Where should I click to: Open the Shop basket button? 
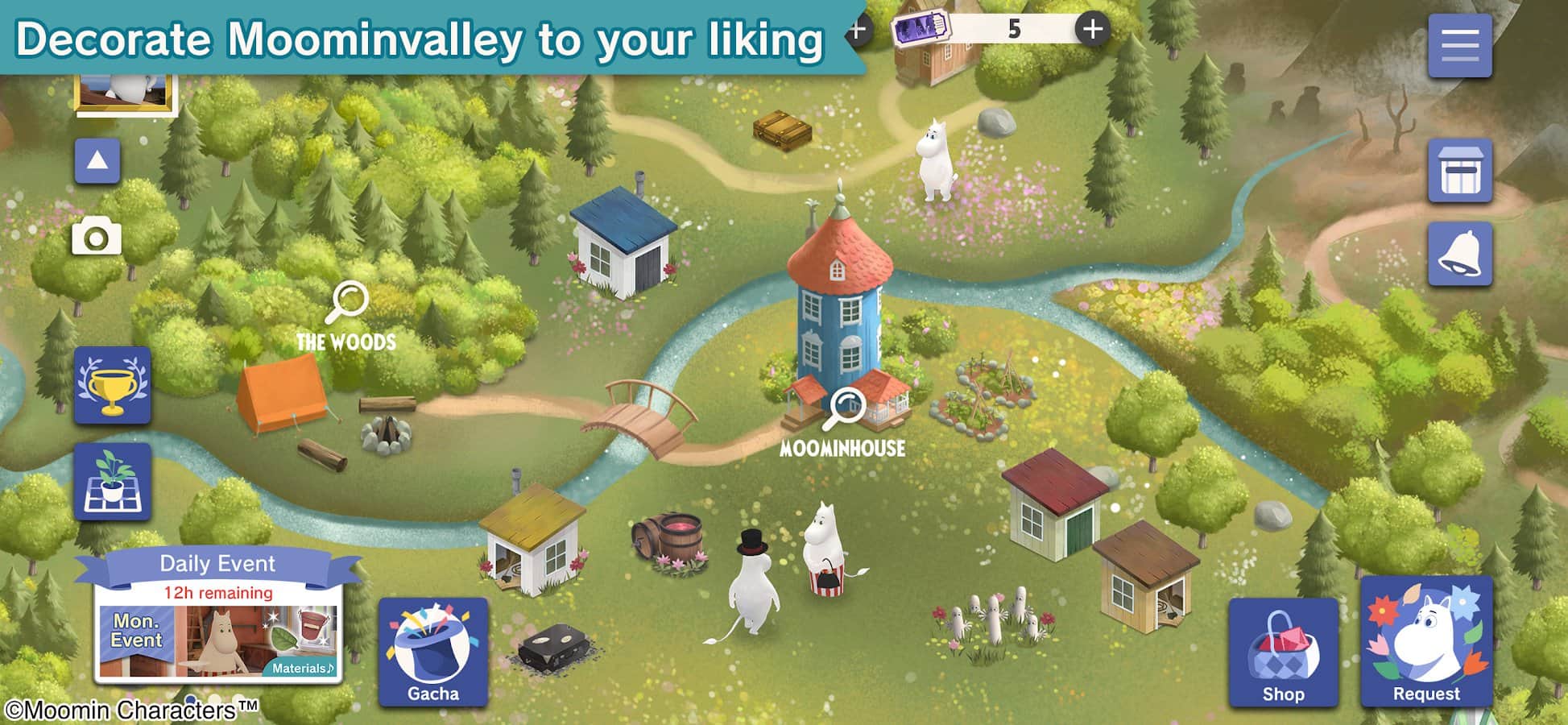(x=1283, y=652)
